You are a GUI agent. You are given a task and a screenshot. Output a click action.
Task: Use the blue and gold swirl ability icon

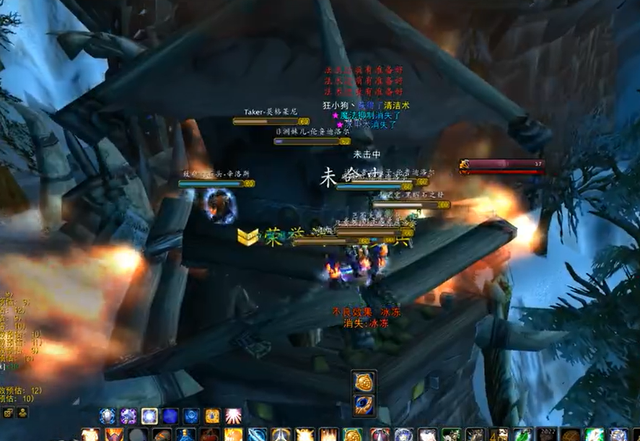[363, 404]
